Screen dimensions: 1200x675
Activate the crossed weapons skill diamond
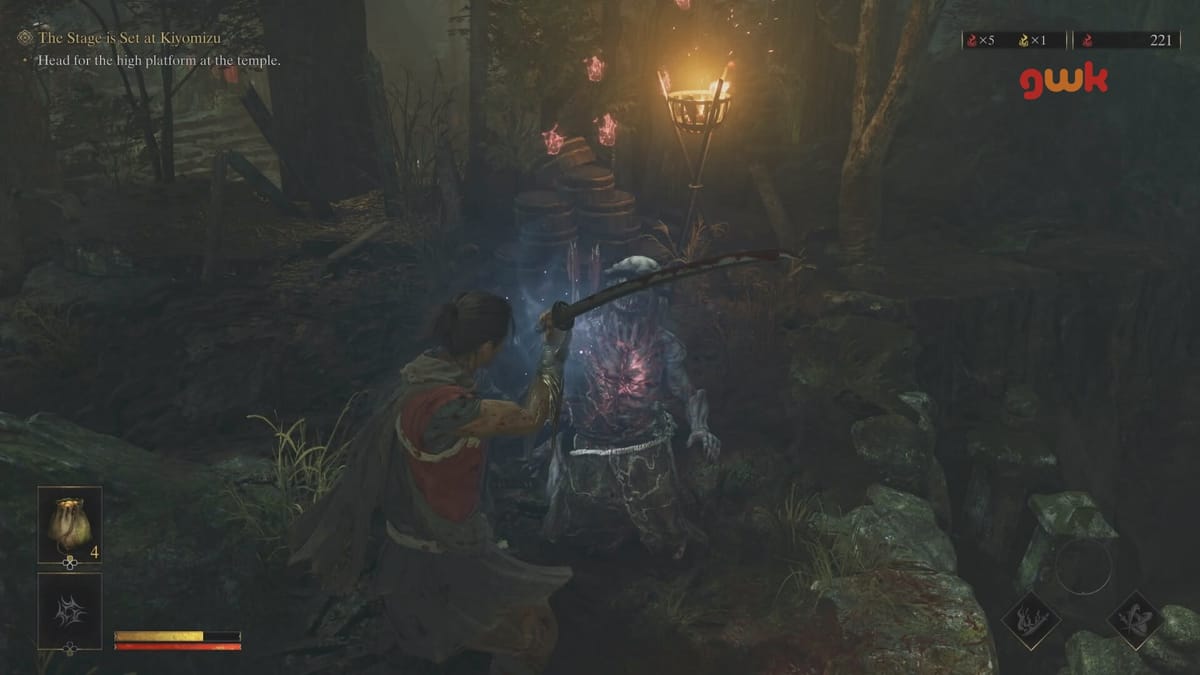click(x=1135, y=620)
